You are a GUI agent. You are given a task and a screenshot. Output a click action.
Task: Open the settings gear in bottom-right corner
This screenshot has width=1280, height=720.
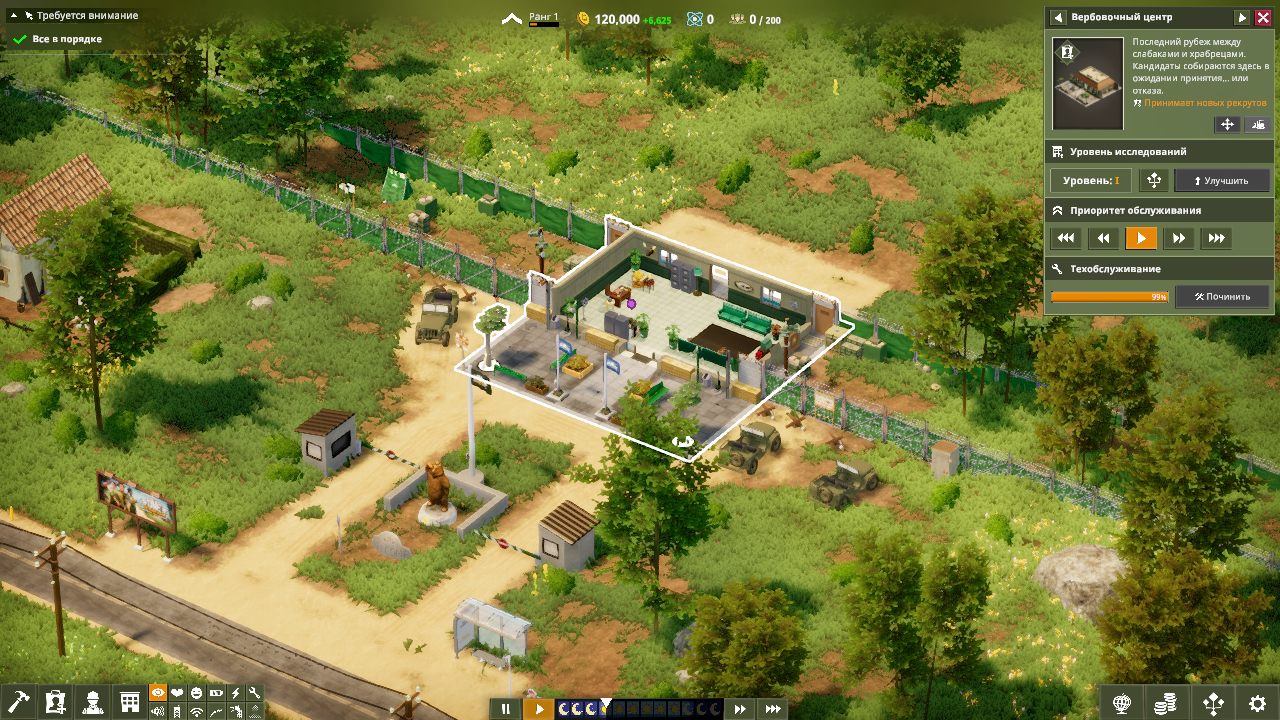1256,701
